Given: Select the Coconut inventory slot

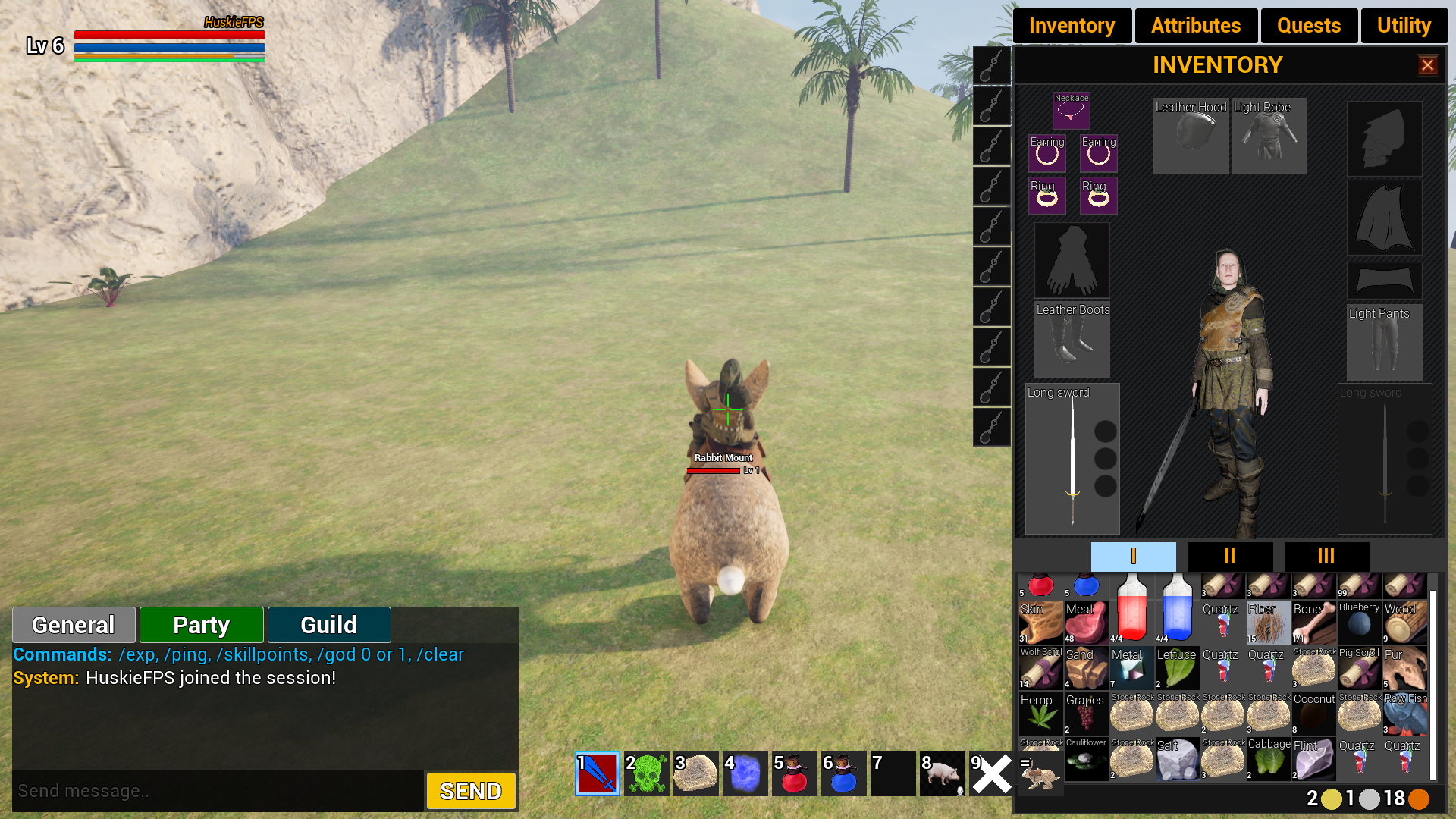Looking at the screenshot, I should pyautogui.click(x=1313, y=714).
